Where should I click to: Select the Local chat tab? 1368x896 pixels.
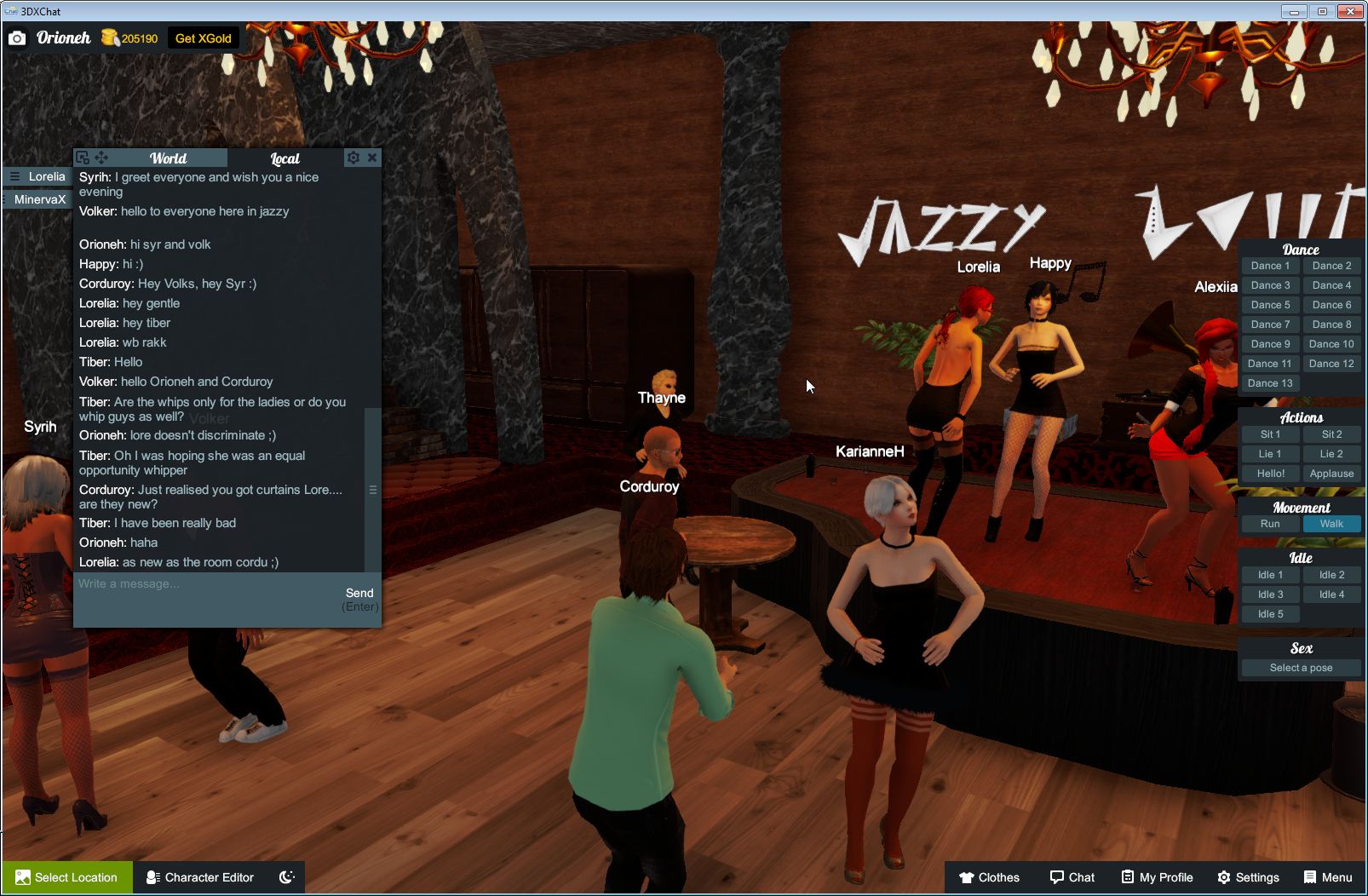[285, 158]
